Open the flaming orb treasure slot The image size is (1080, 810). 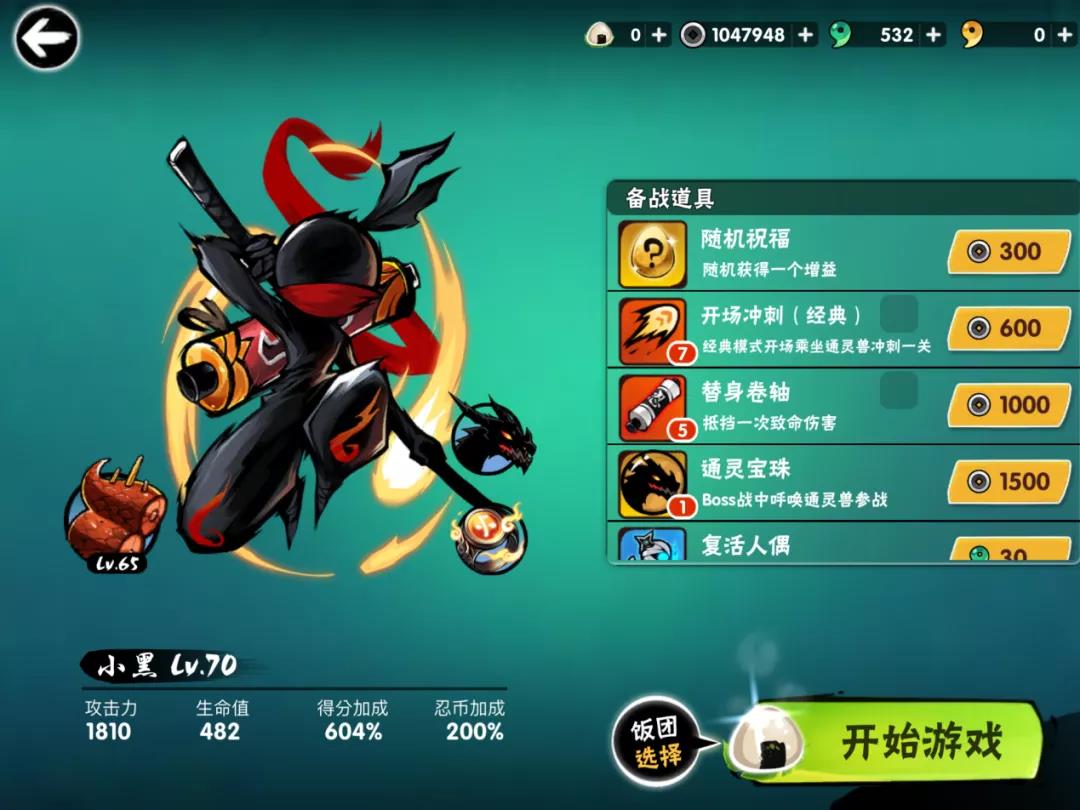click(487, 537)
